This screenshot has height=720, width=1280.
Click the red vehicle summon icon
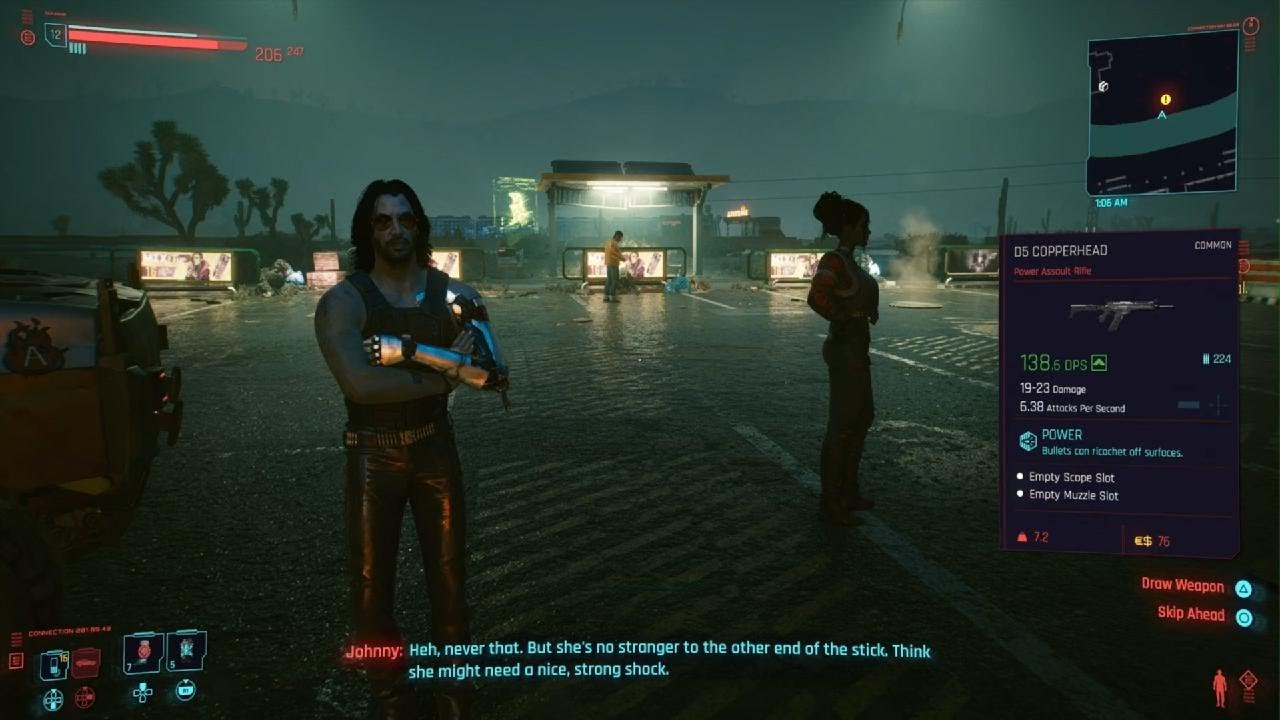click(85, 661)
